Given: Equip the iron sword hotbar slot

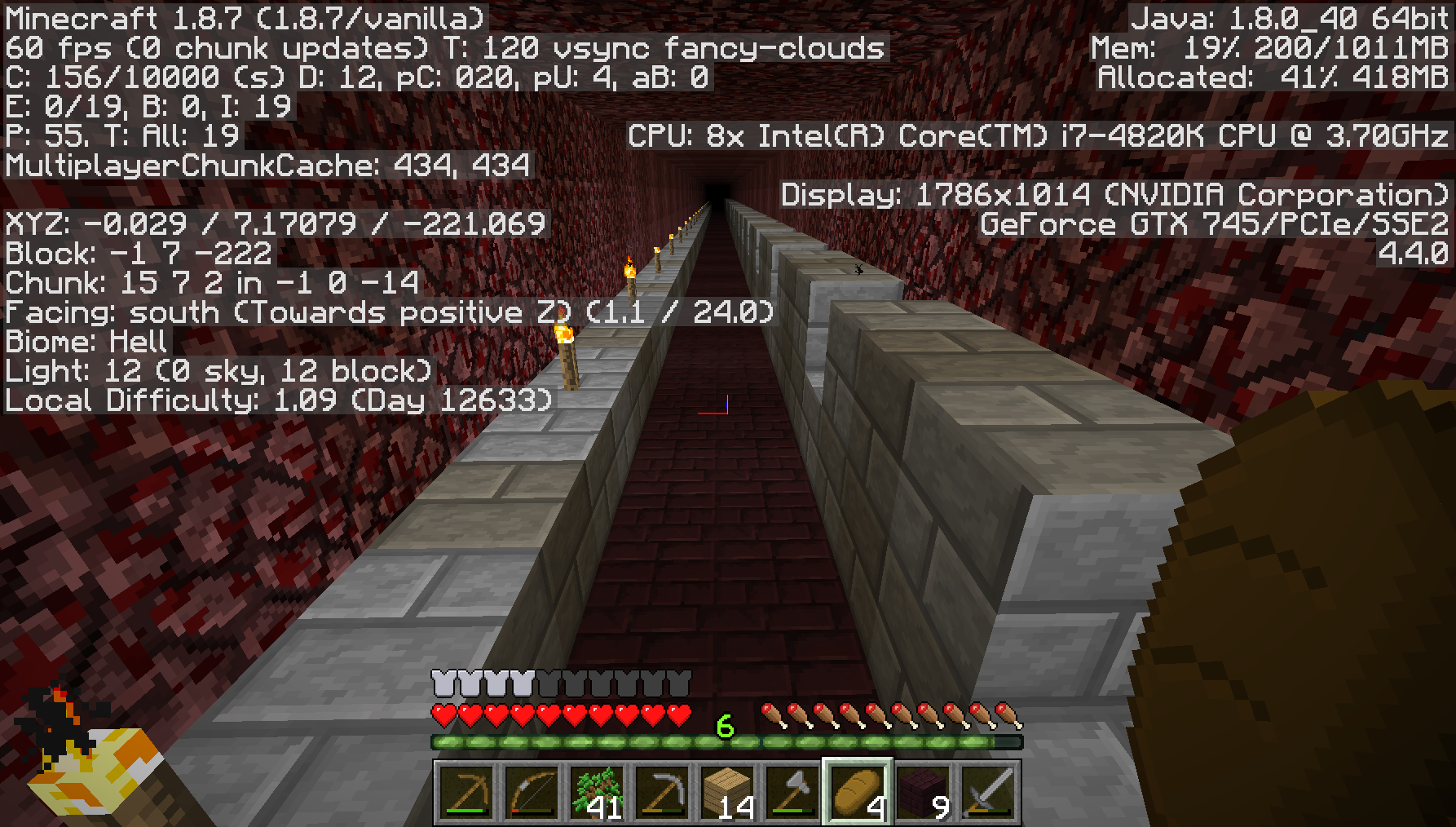Looking at the screenshot, I should pyautogui.click(x=988, y=792).
